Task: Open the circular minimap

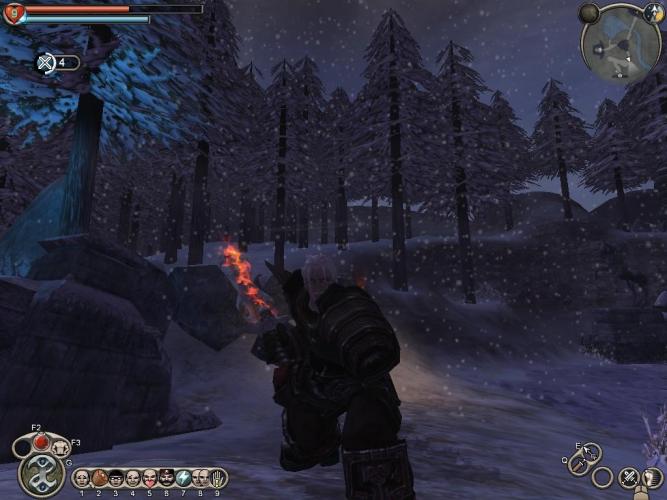Action: (620, 41)
